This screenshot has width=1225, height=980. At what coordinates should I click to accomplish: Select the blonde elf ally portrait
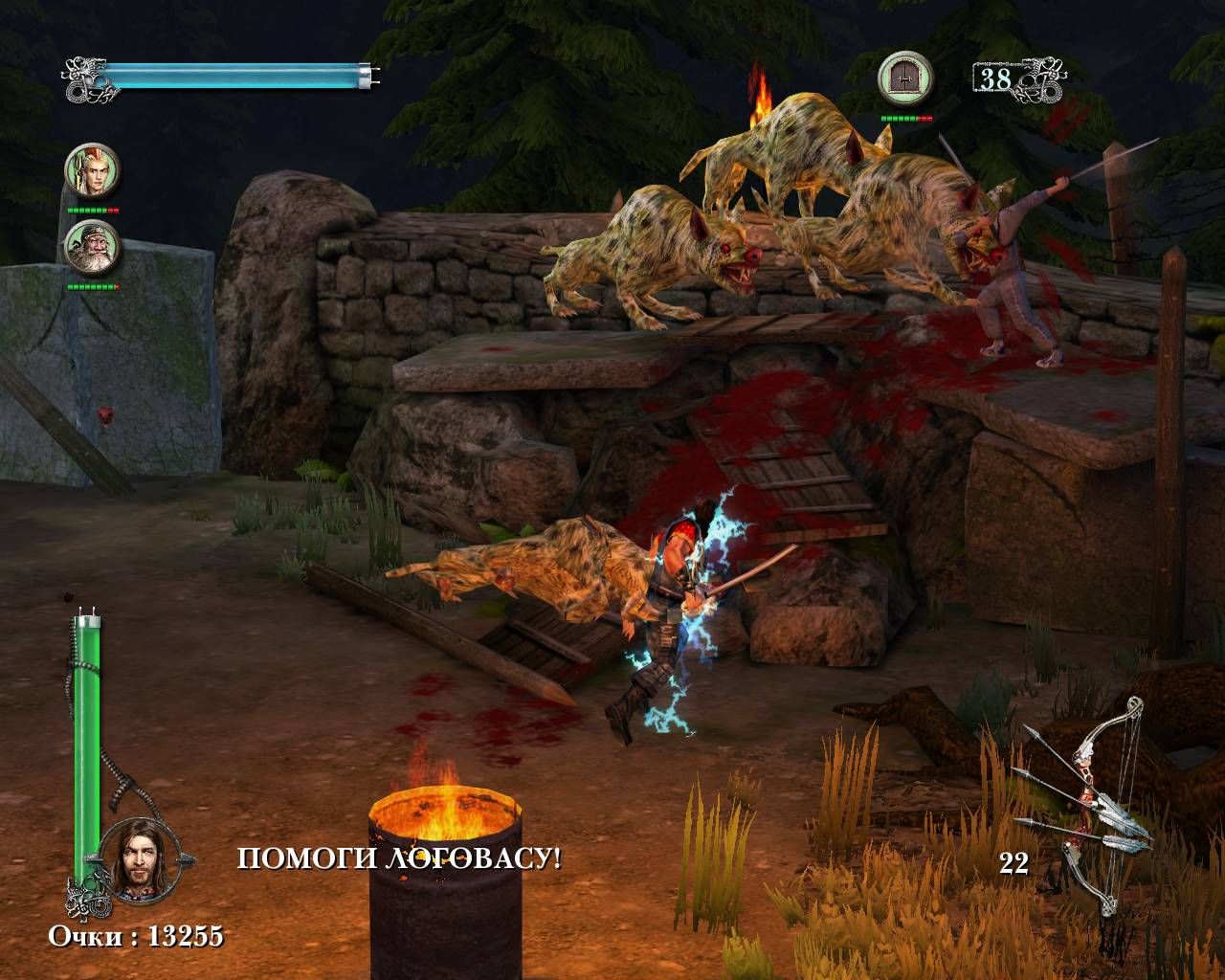pos(92,170)
